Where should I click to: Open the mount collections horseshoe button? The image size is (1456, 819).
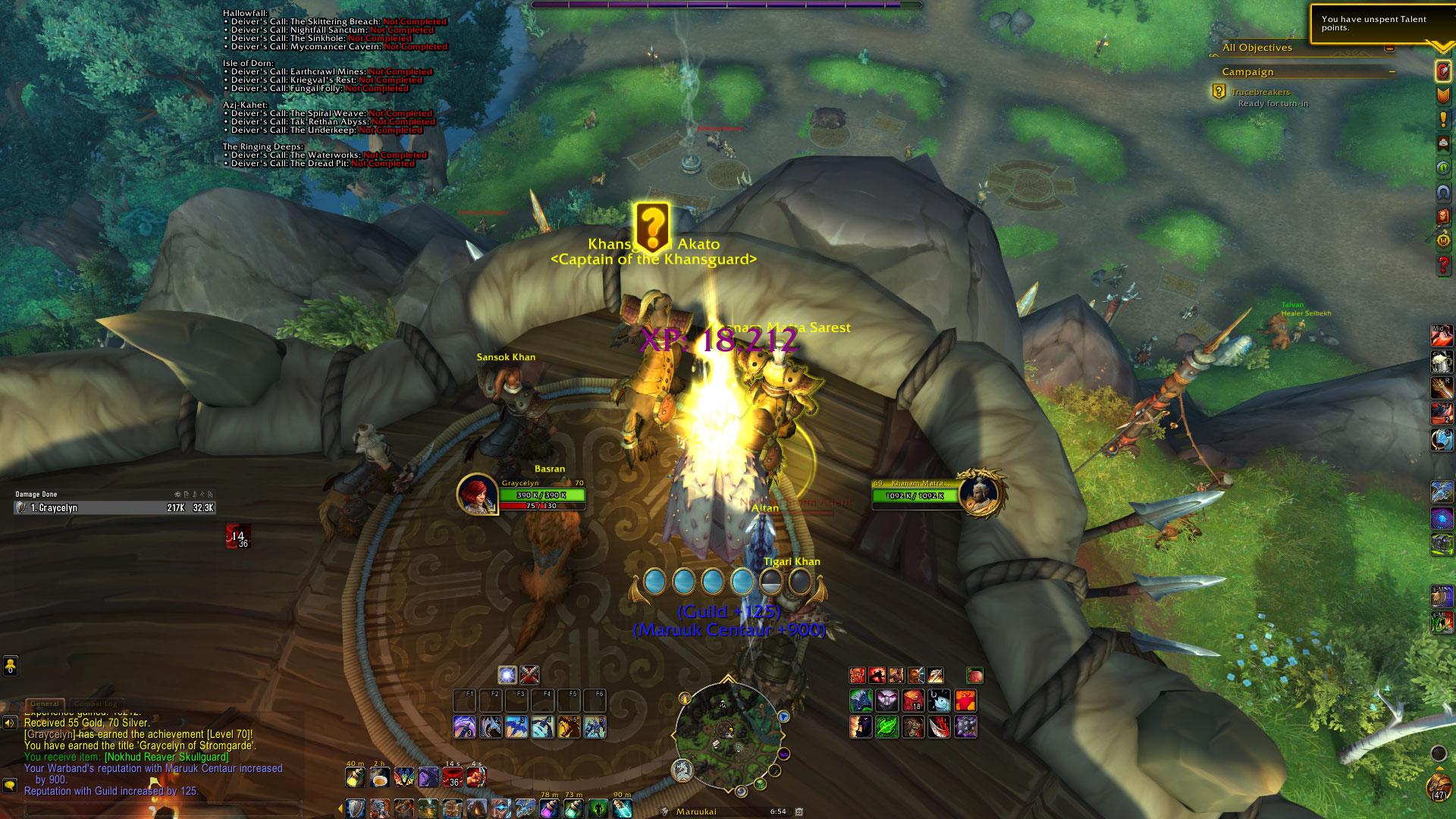click(1443, 193)
